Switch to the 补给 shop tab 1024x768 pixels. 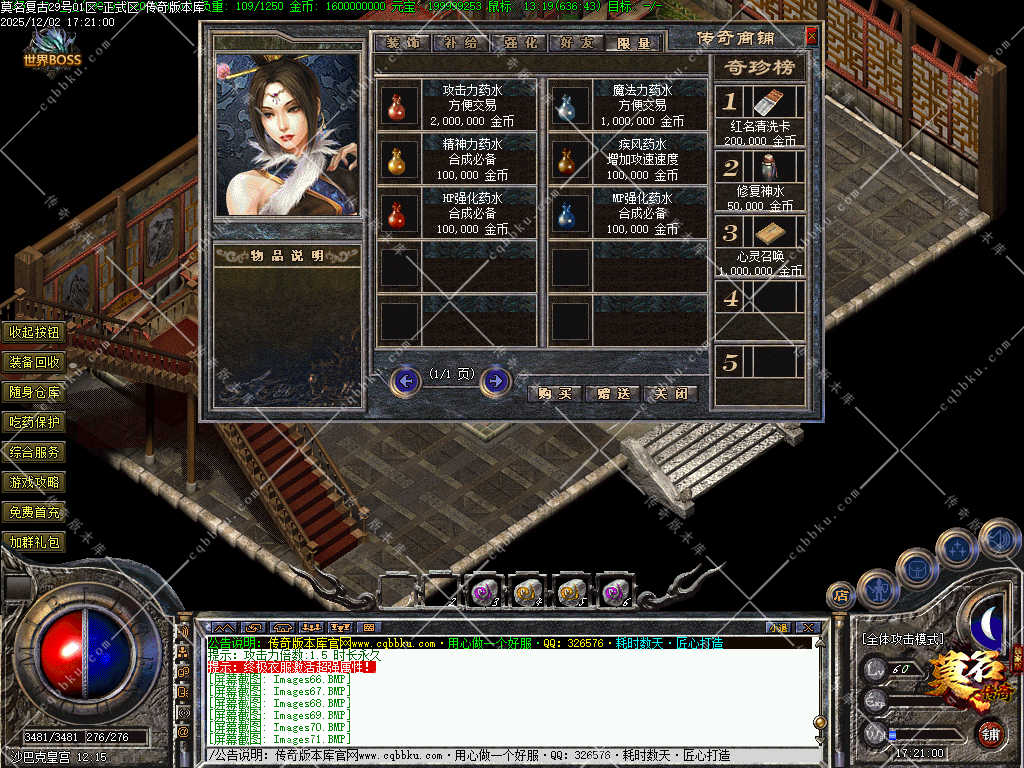pos(461,43)
